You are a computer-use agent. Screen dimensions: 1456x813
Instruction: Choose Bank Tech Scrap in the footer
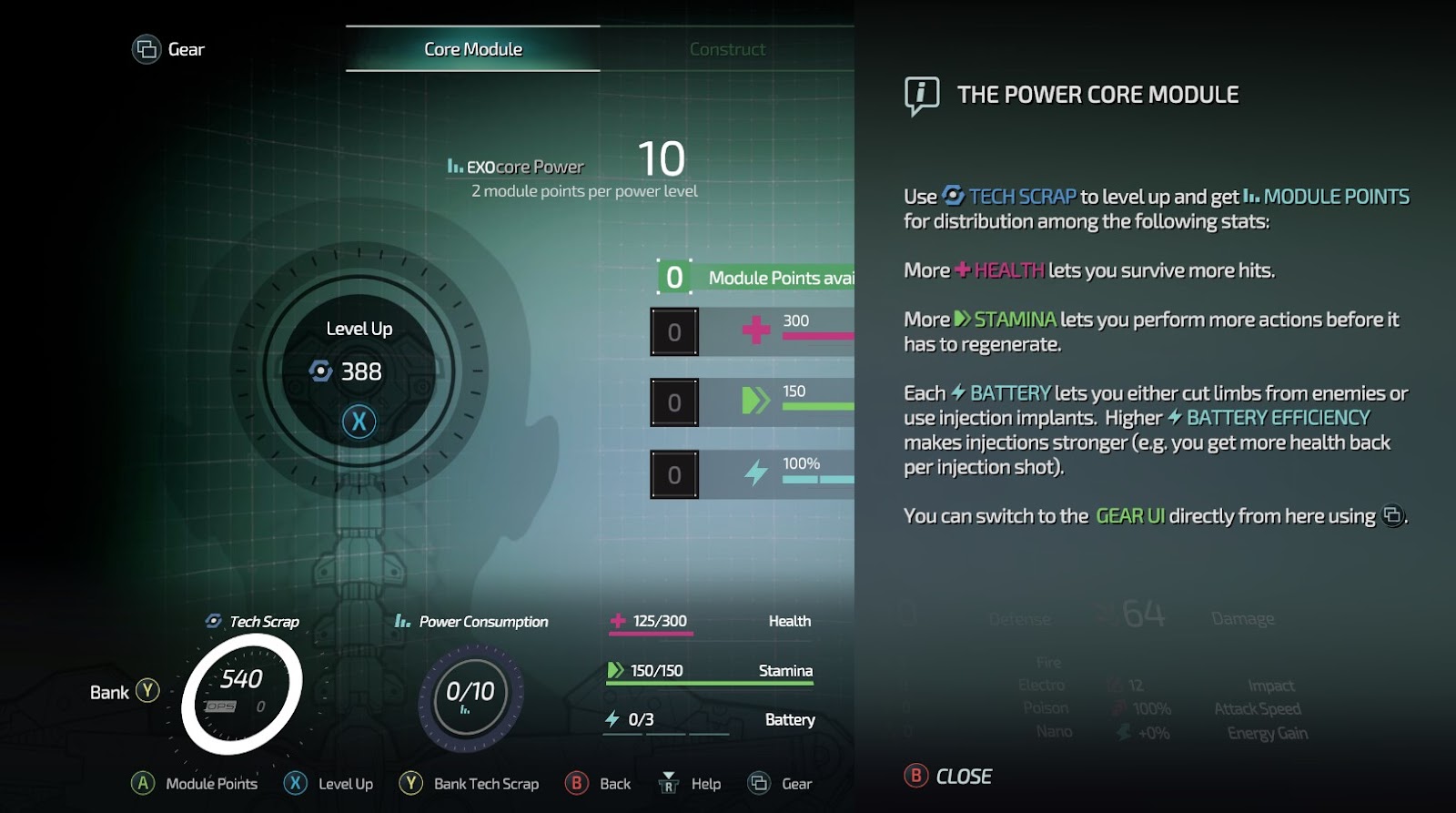click(470, 784)
